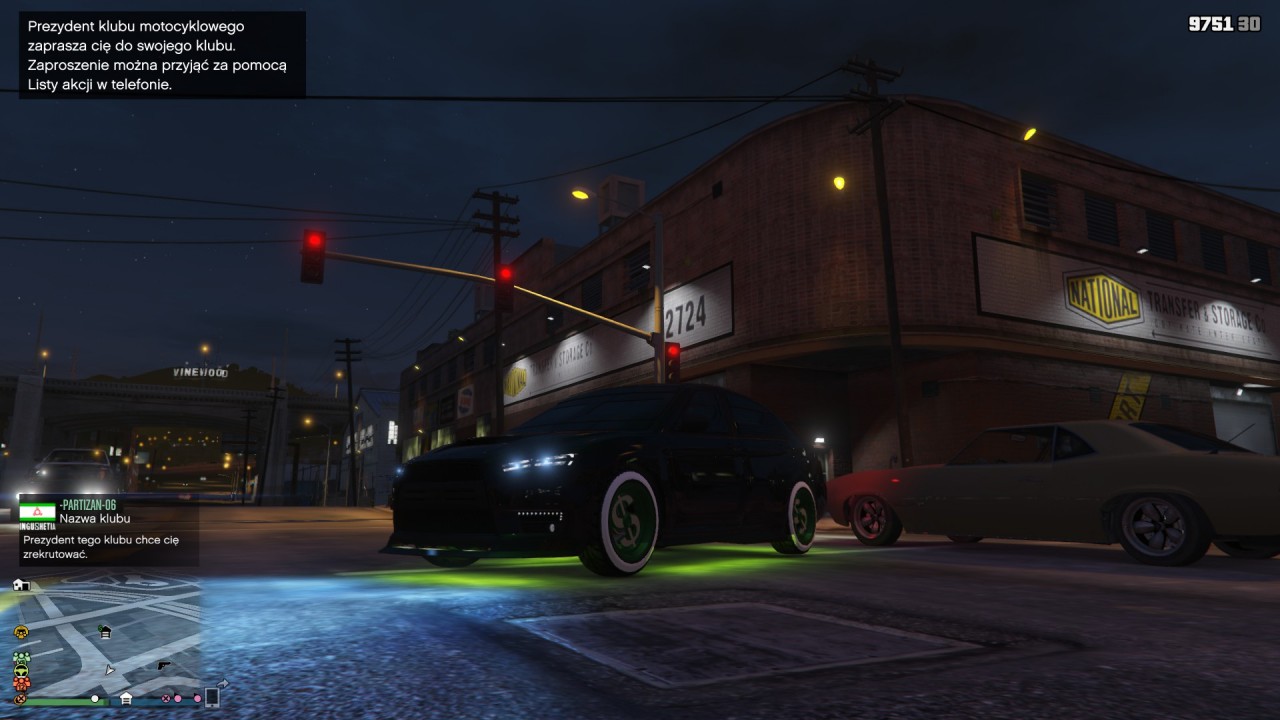Click the Ingushetia crew flag emblem
Screen dimensions: 1280x720
coord(37,512)
